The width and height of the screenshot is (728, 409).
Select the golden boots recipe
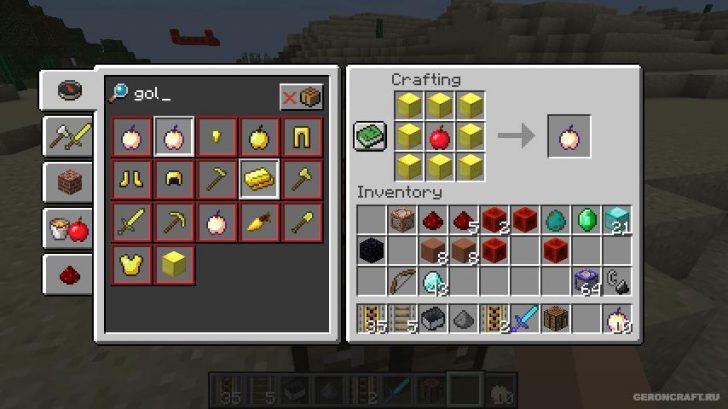pyautogui.click(x=130, y=179)
